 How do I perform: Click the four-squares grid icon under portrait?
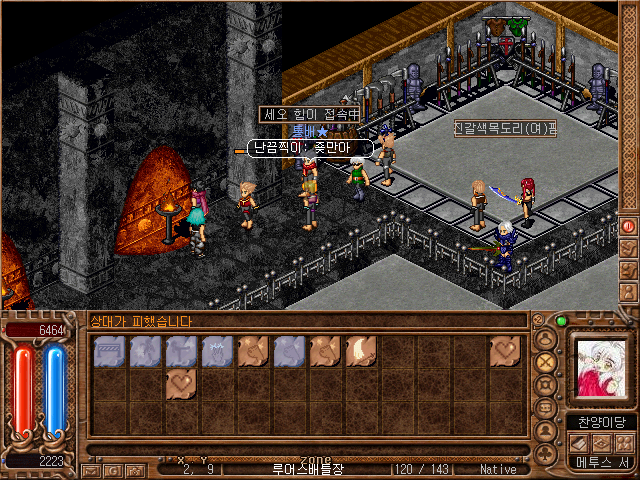coord(624,443)
